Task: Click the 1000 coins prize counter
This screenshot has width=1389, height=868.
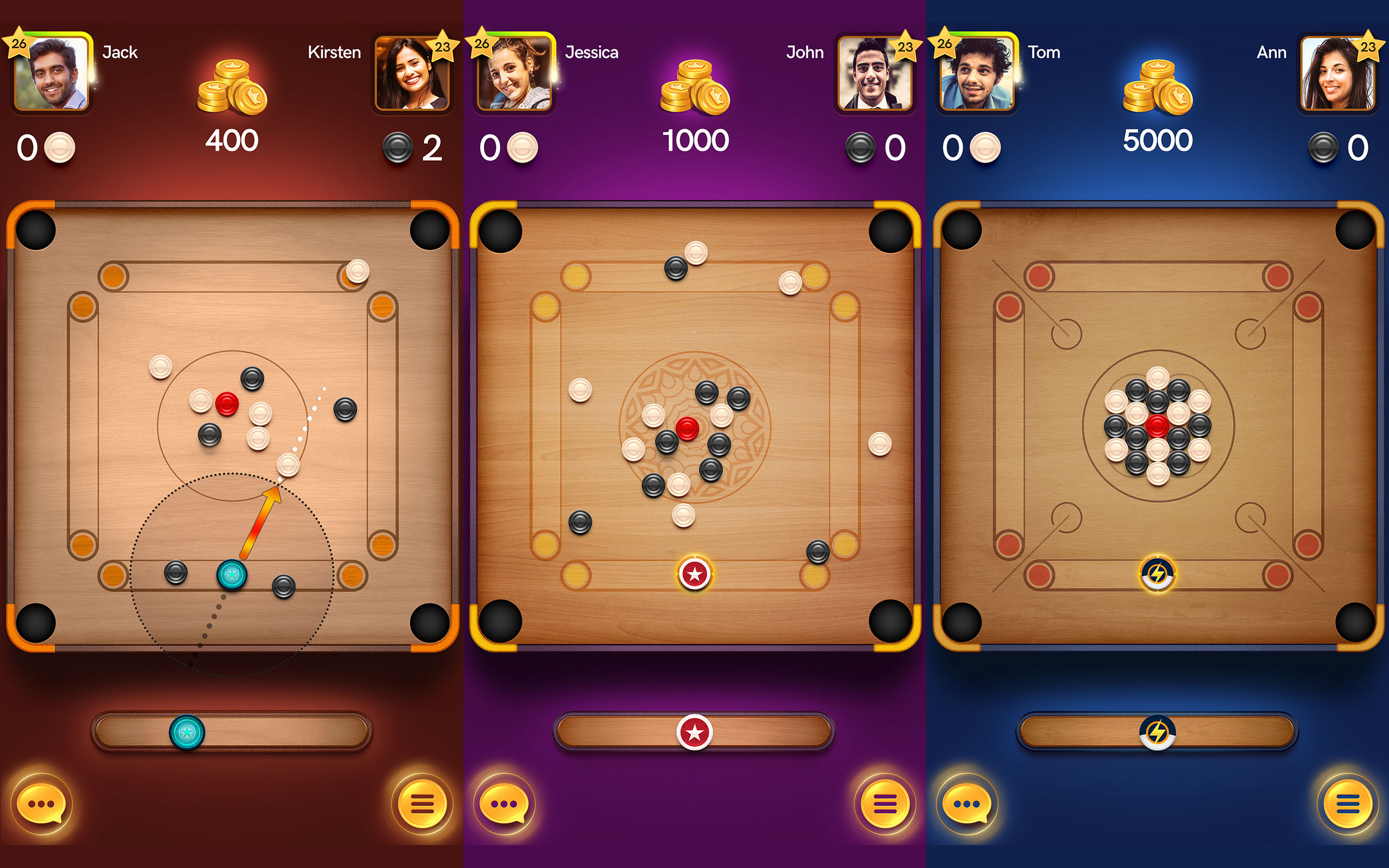Action: [x=696, y=139]
